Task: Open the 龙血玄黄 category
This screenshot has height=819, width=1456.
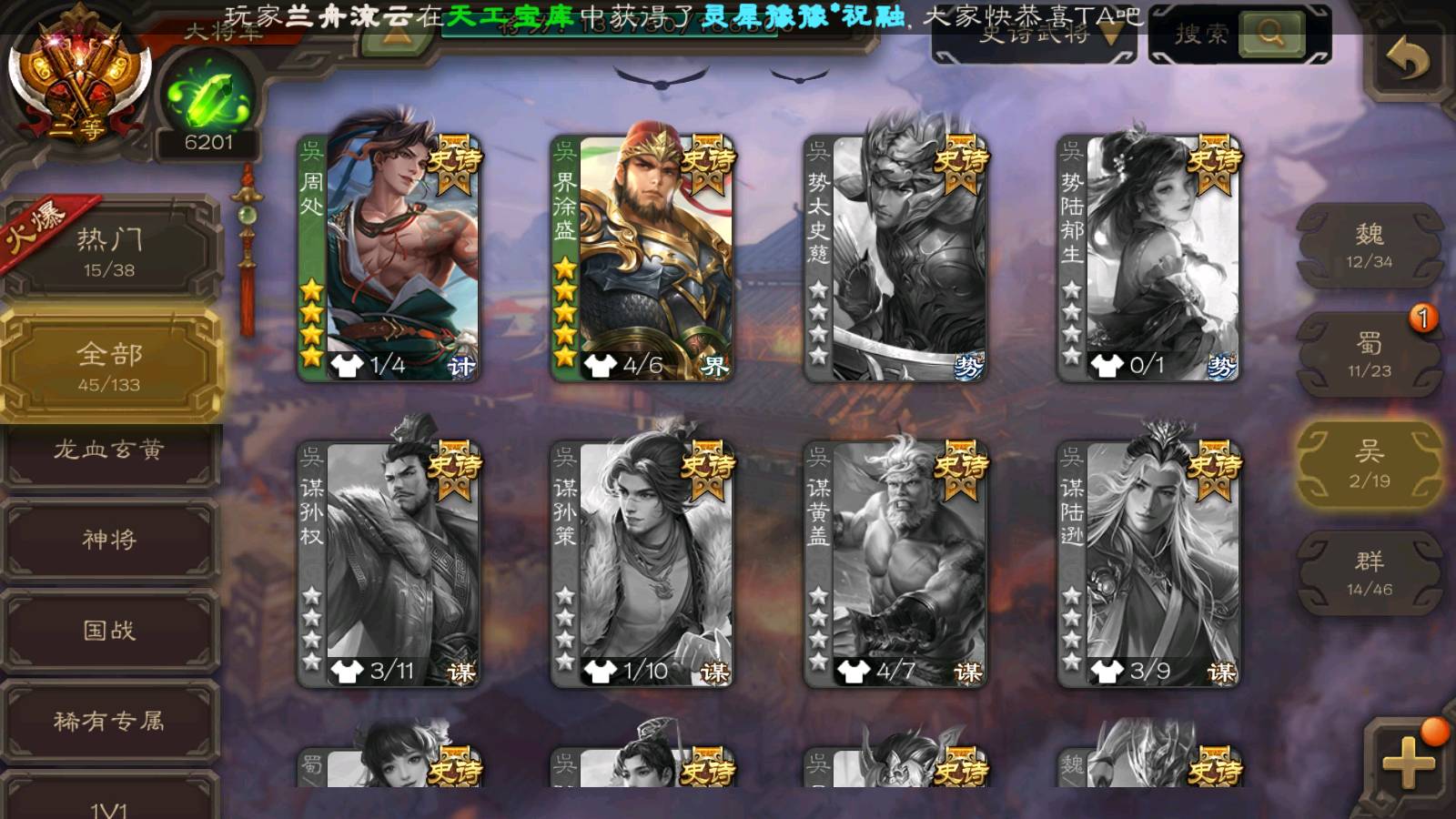Action: point(109,450)
